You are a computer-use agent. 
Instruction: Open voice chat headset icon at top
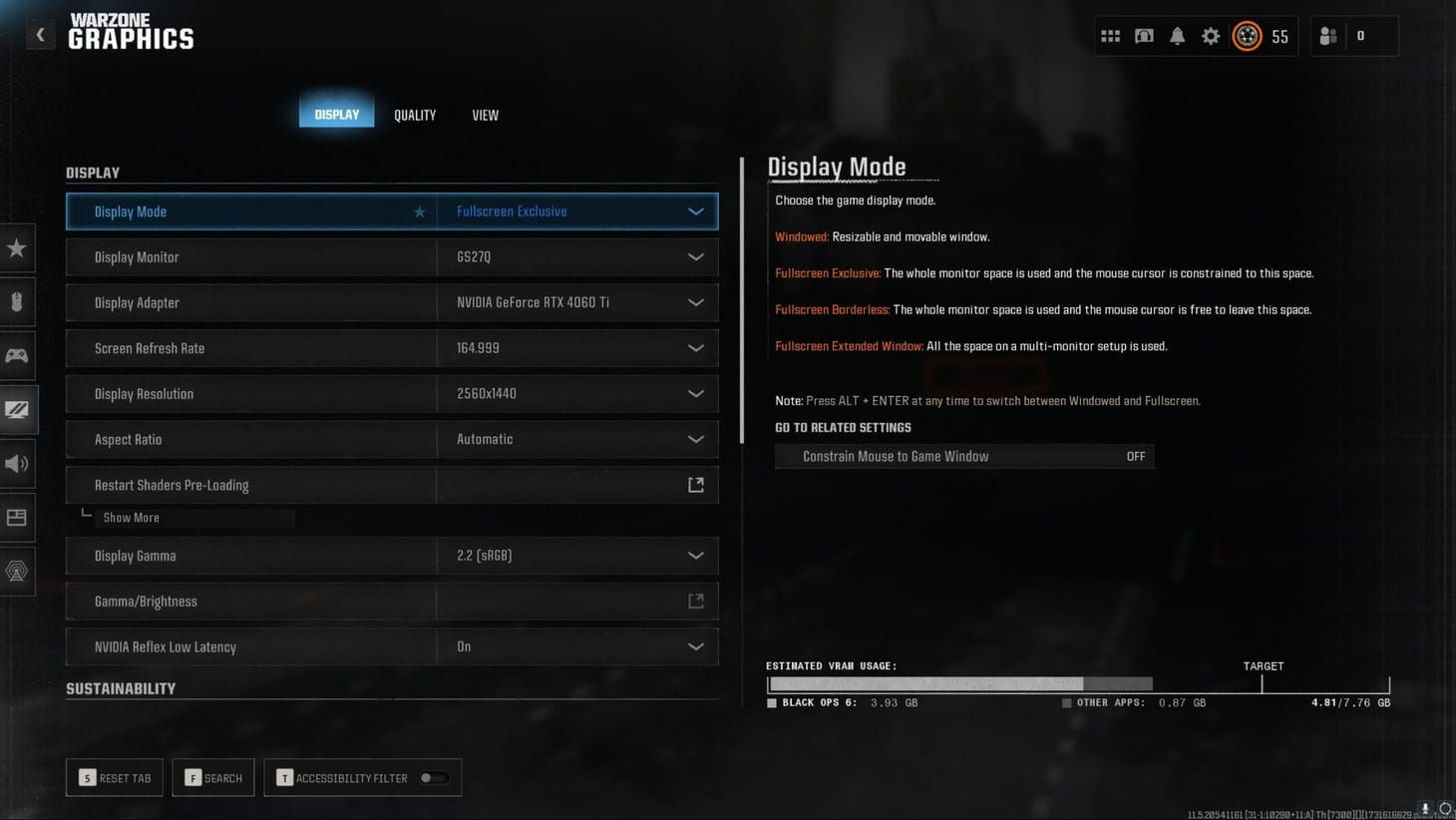pyautogui.click(x=1144, y=35)
